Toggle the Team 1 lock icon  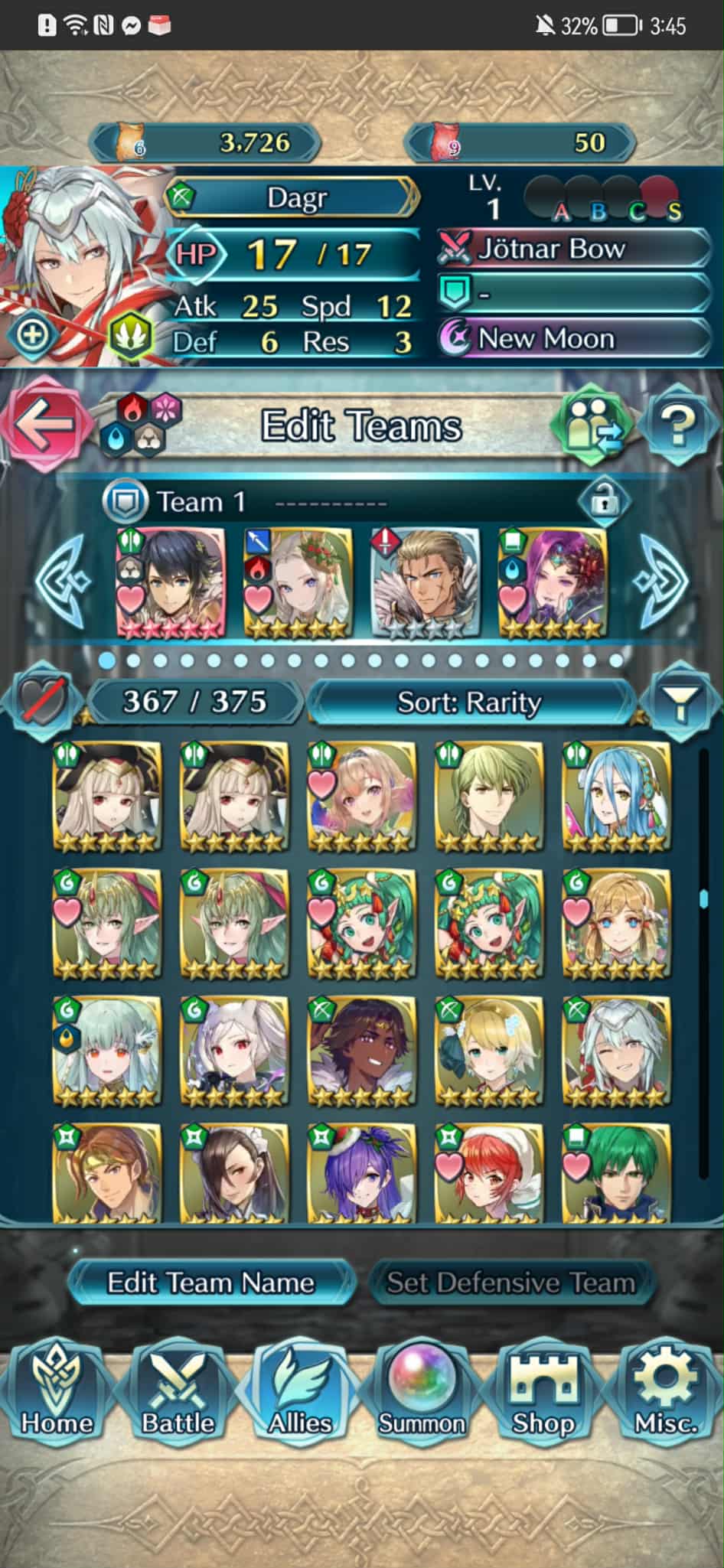[x=604, y=501]
